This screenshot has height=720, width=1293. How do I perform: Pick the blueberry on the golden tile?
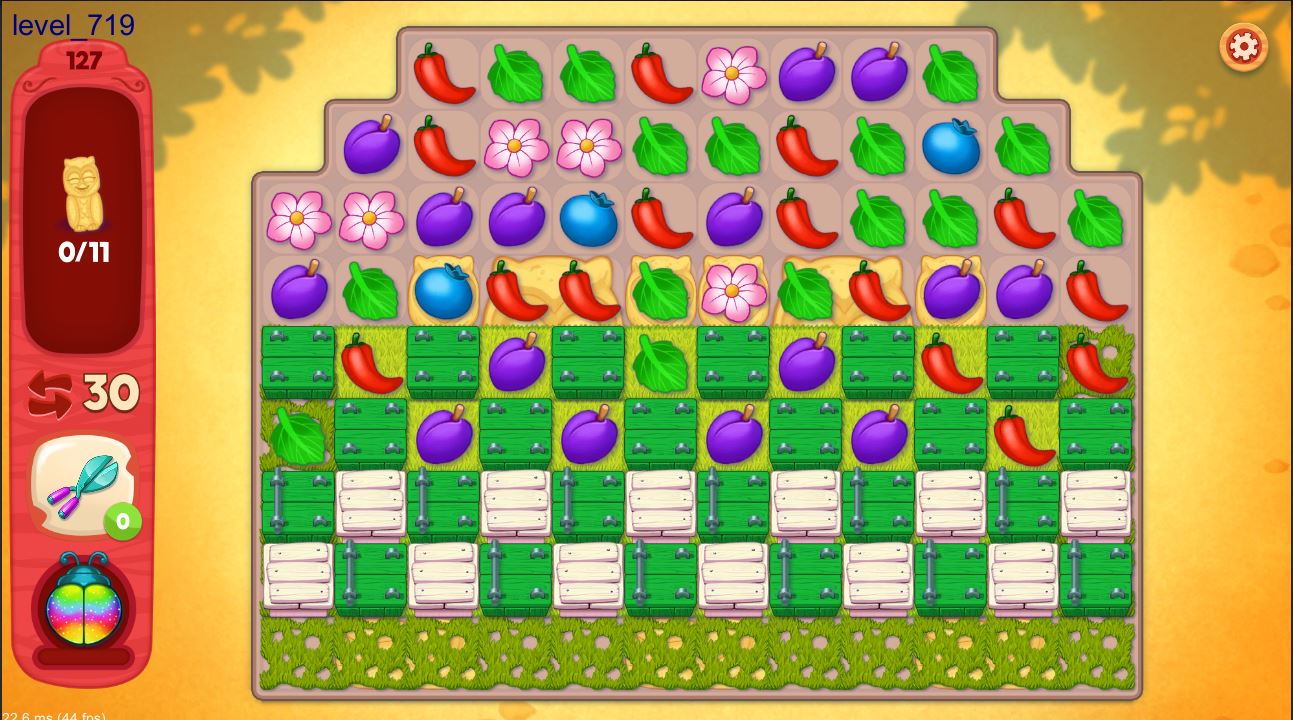442,291
